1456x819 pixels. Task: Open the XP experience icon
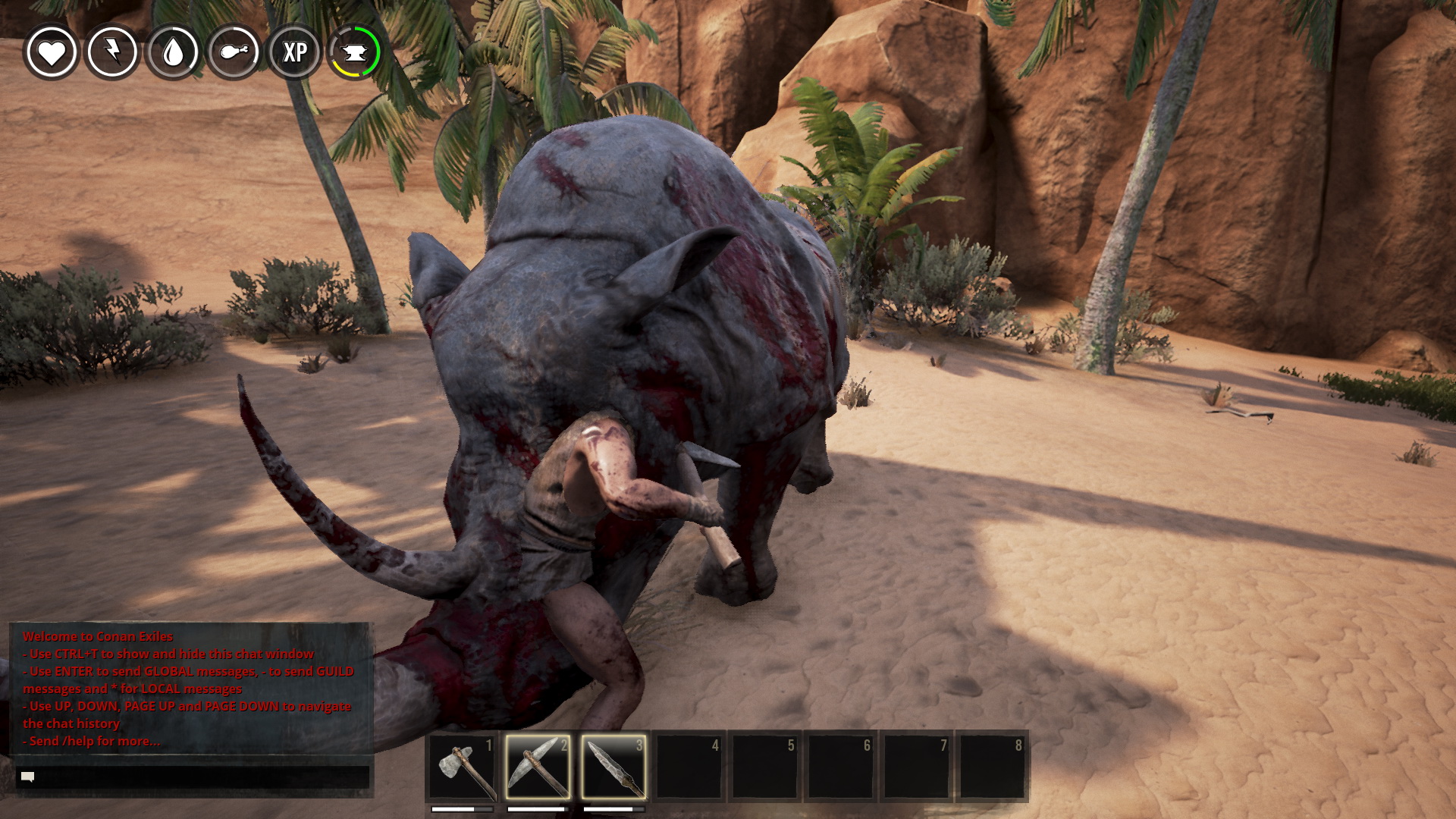(x=295, y=52)
